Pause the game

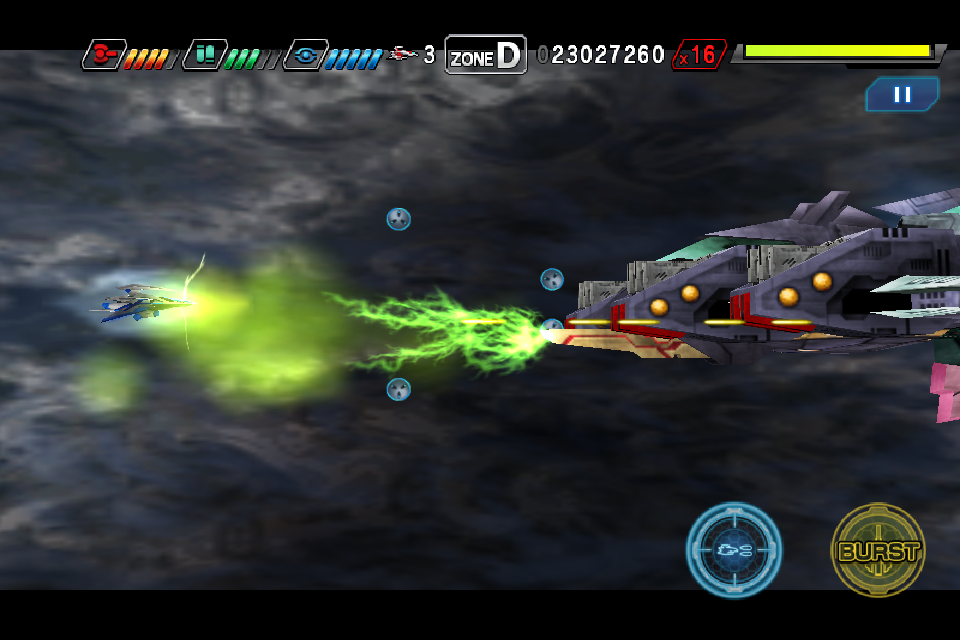coord(902,94)
